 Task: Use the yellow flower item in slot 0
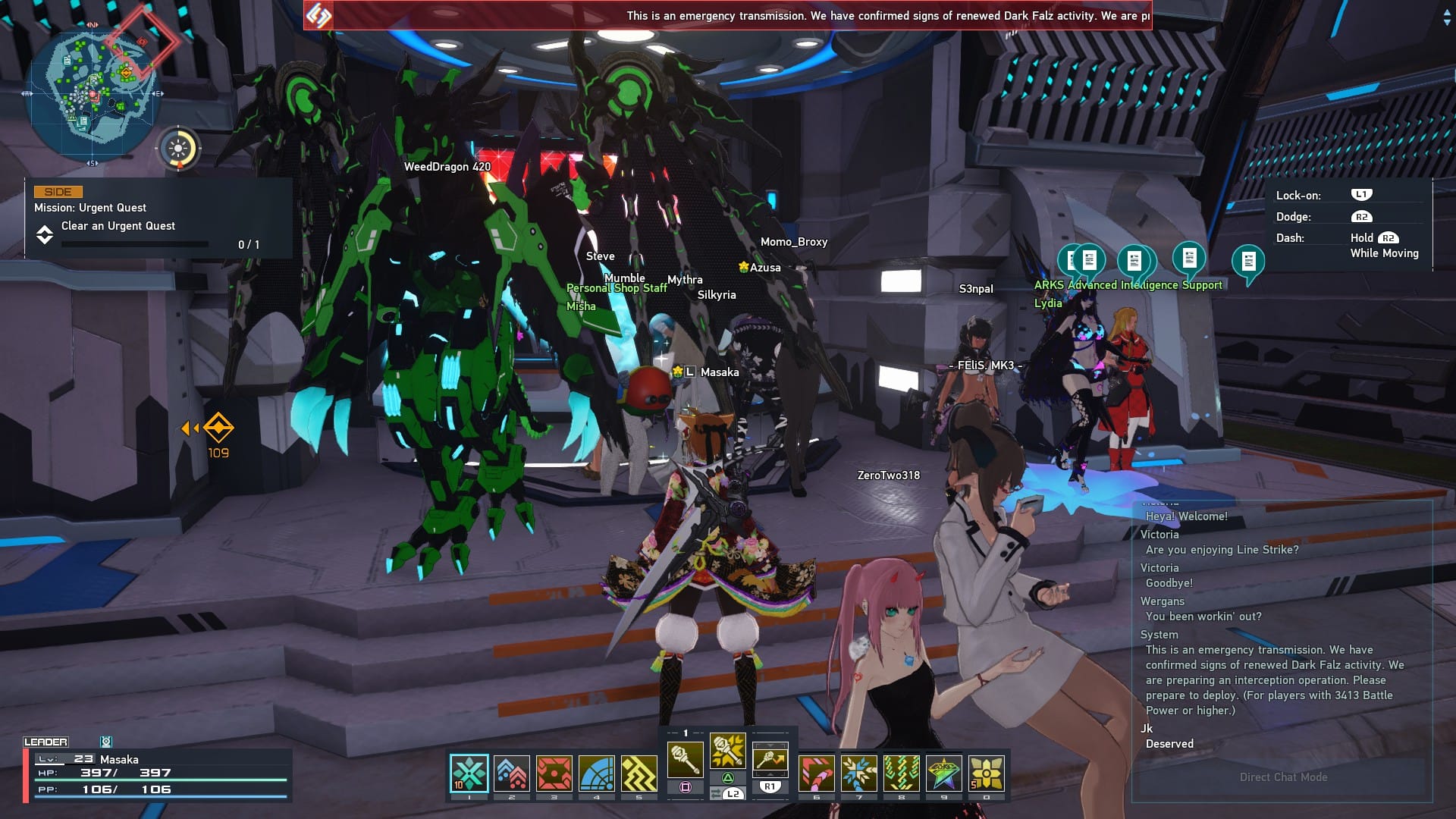coord(987,773)
